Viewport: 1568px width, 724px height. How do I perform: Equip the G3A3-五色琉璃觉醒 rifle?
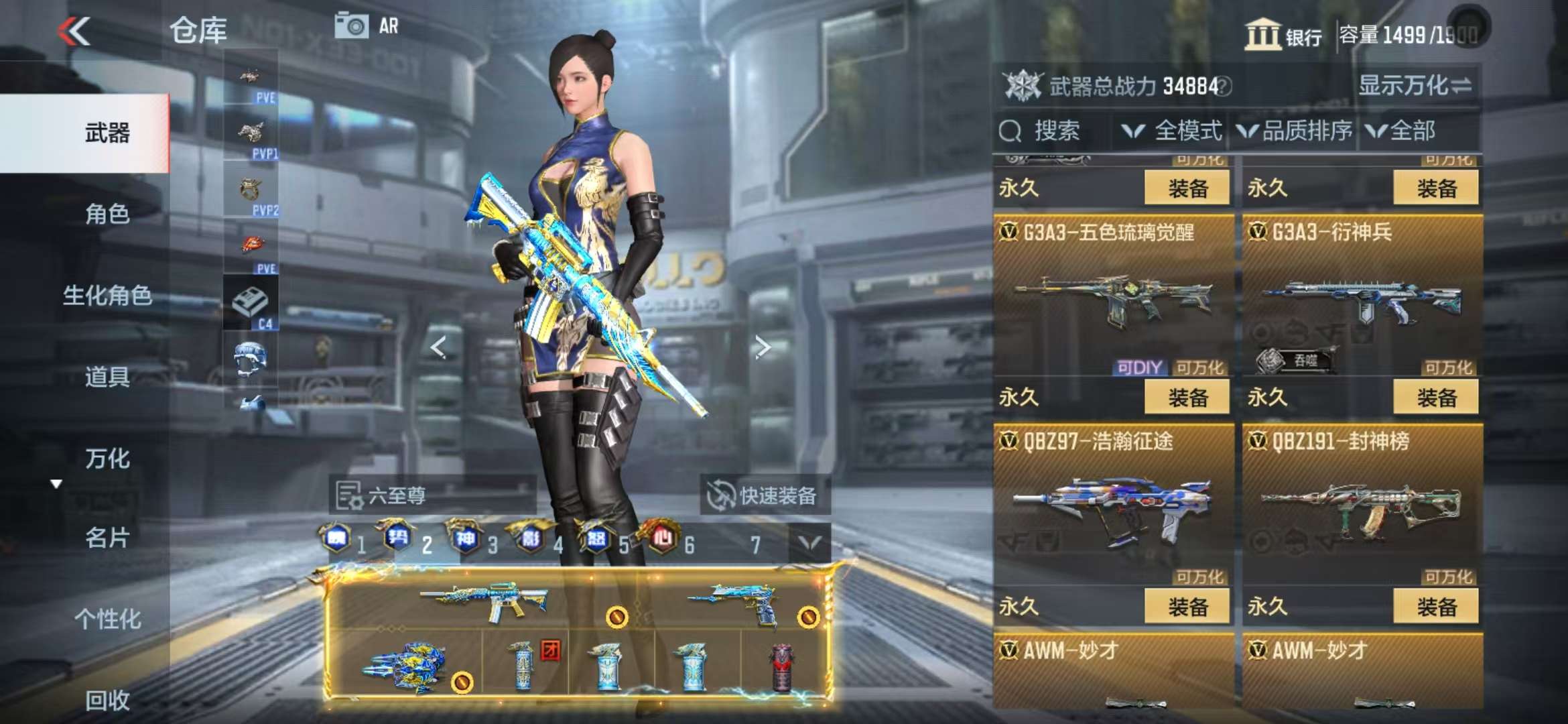click(1187, 398)
